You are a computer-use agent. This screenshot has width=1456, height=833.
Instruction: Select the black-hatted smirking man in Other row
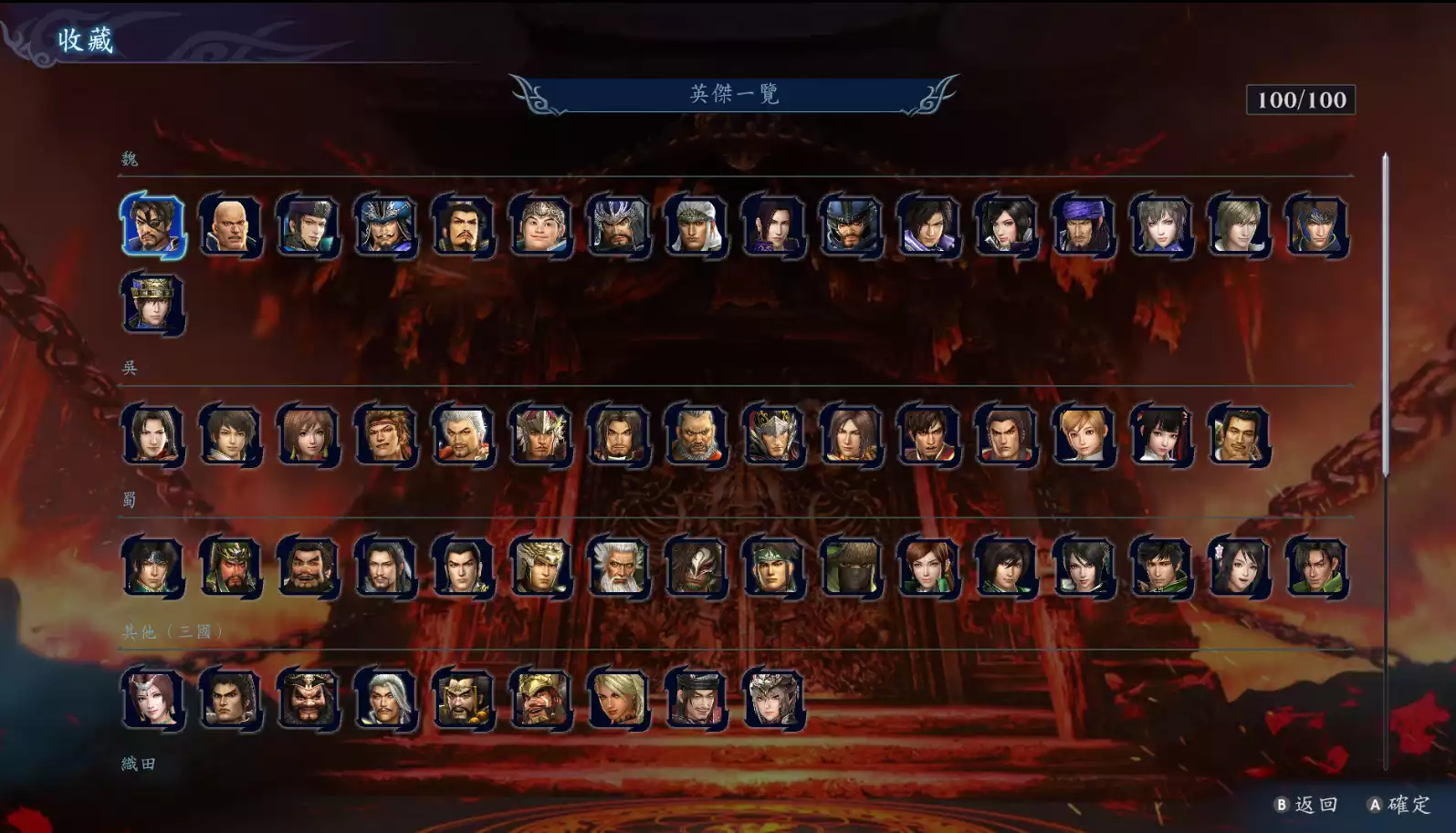click(x=696, y=699)
